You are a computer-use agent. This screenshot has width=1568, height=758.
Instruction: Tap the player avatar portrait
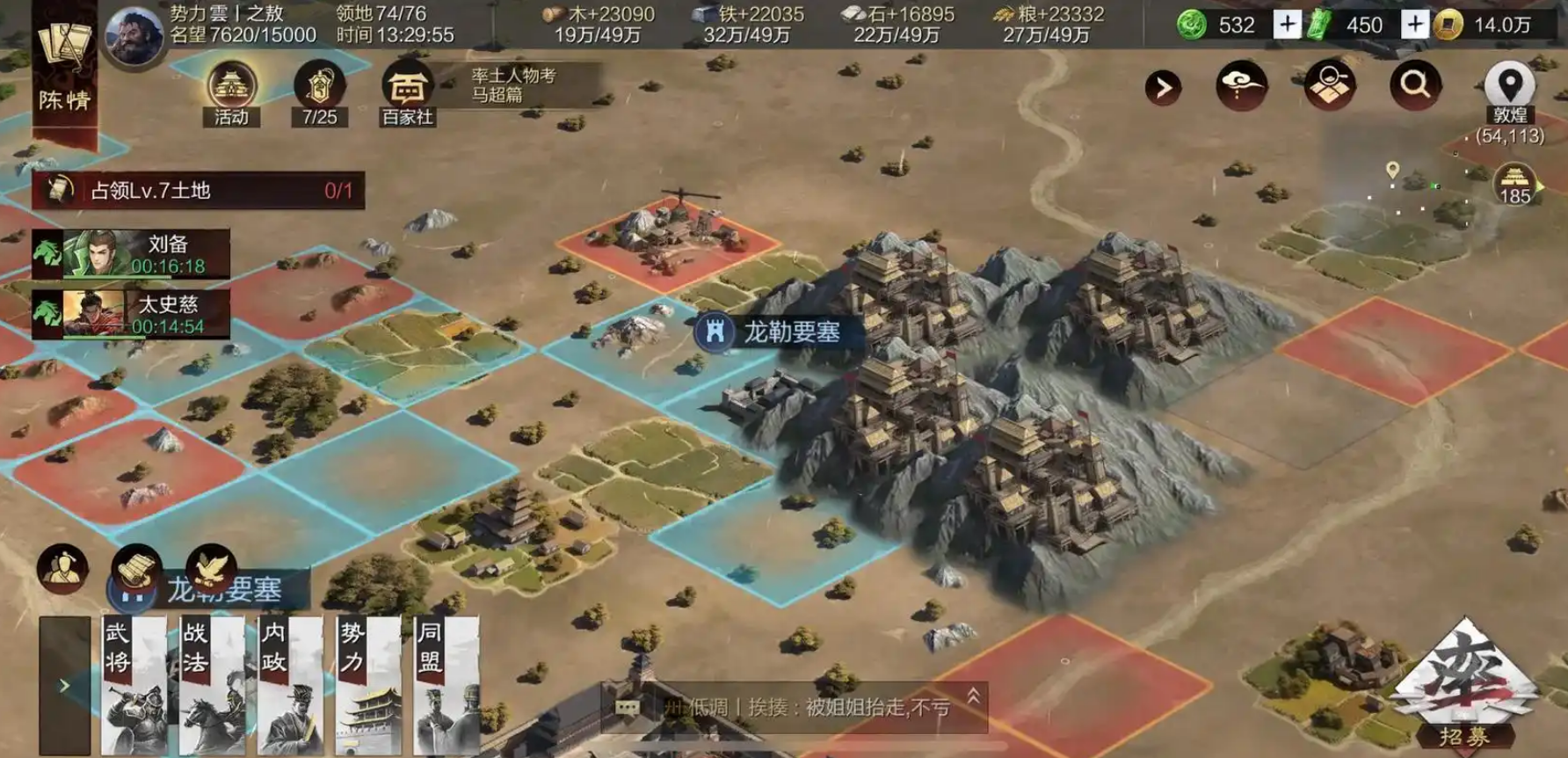[134, 36]
